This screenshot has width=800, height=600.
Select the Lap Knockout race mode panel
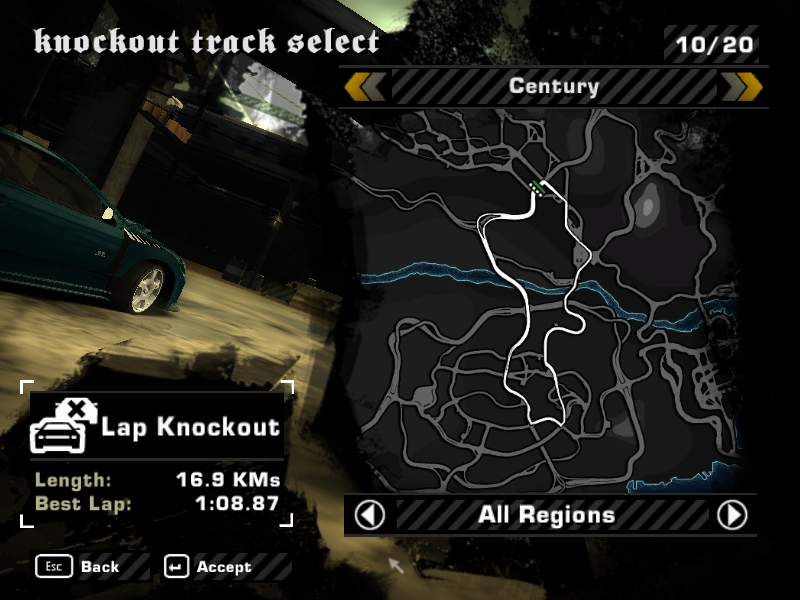[158, 428]
